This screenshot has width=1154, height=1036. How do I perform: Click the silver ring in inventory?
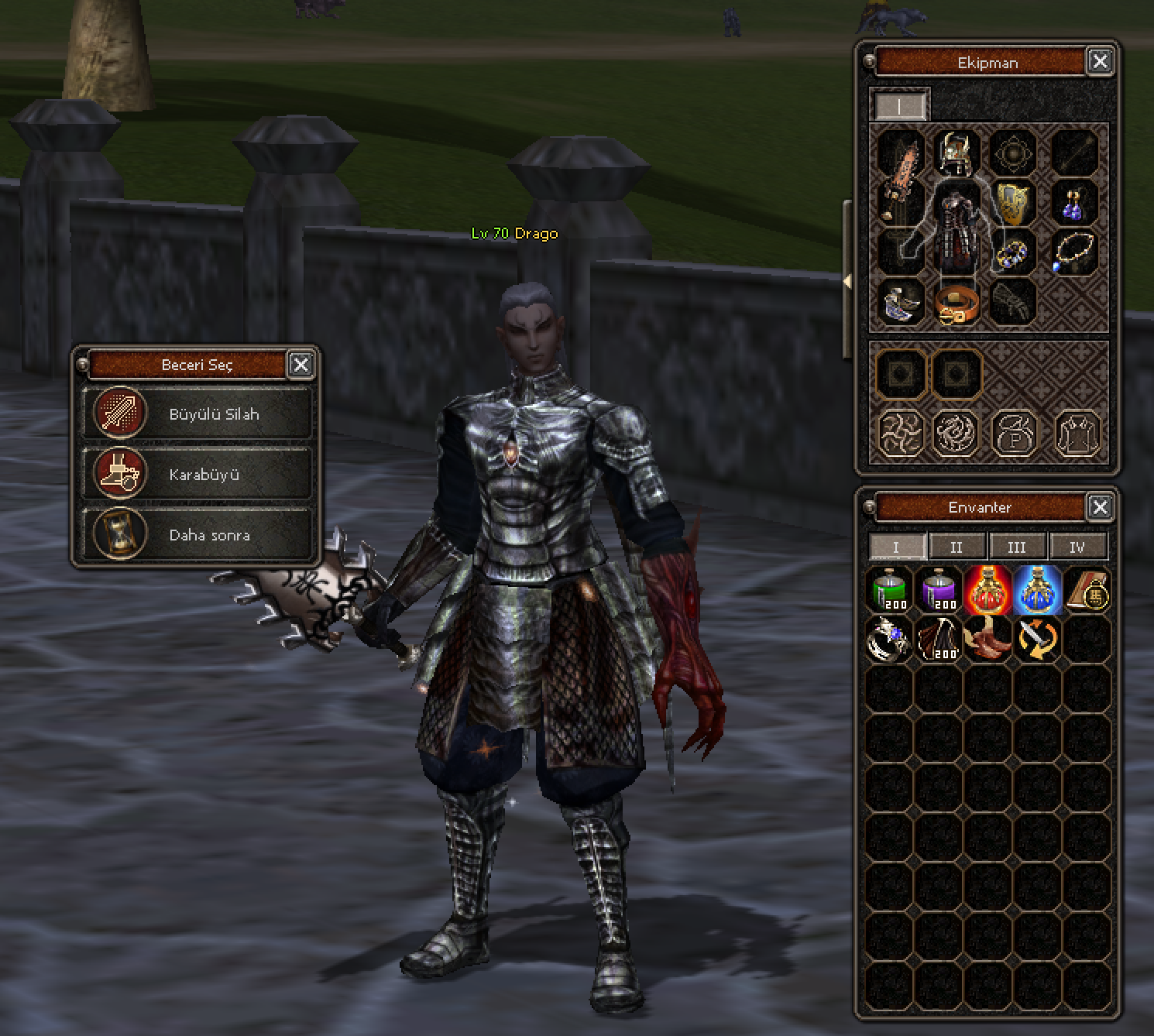[888, 640]
